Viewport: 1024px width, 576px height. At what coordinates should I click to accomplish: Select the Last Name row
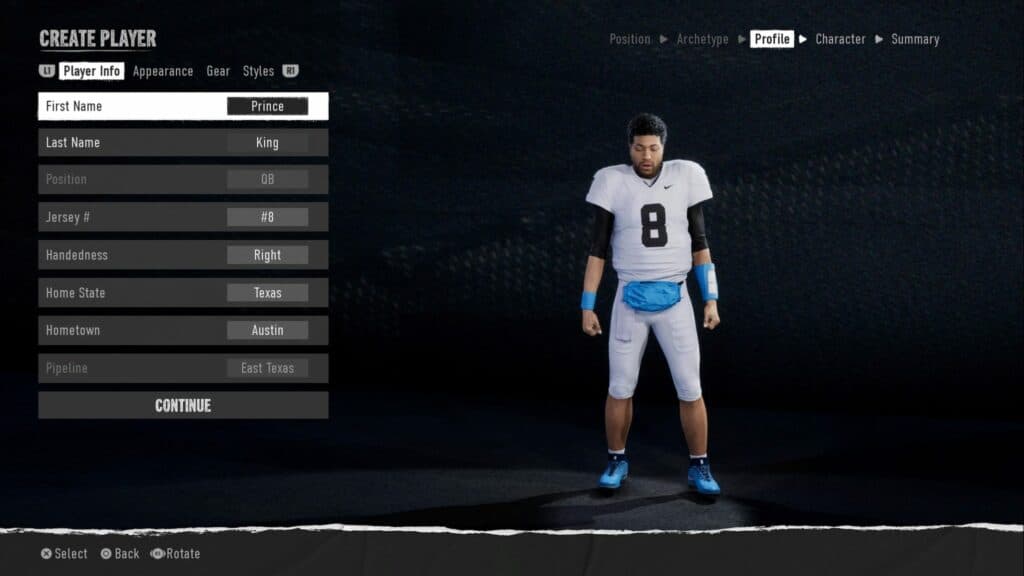pos(183,143)
